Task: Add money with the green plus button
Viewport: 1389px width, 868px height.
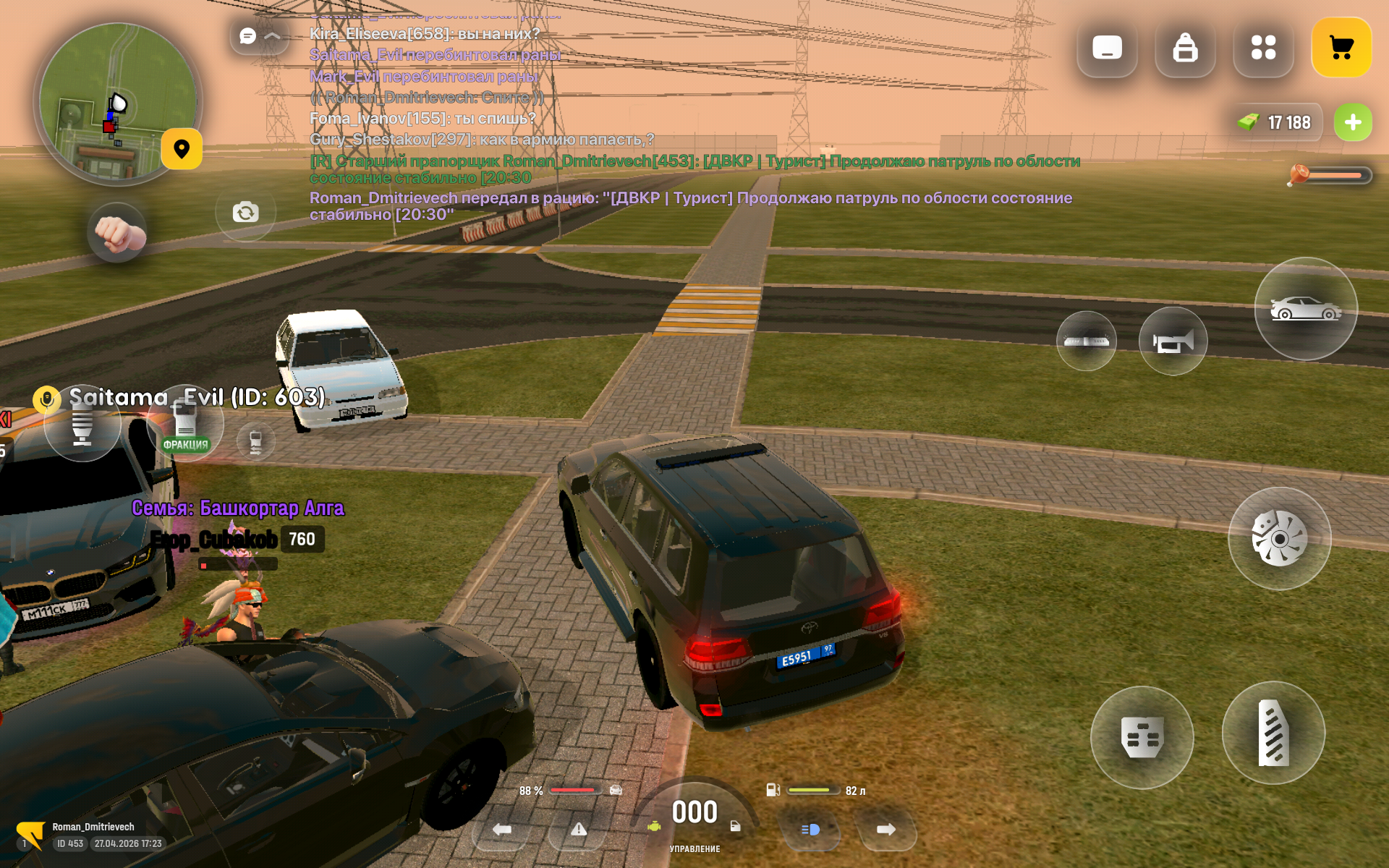Action: pos(1353,122)
